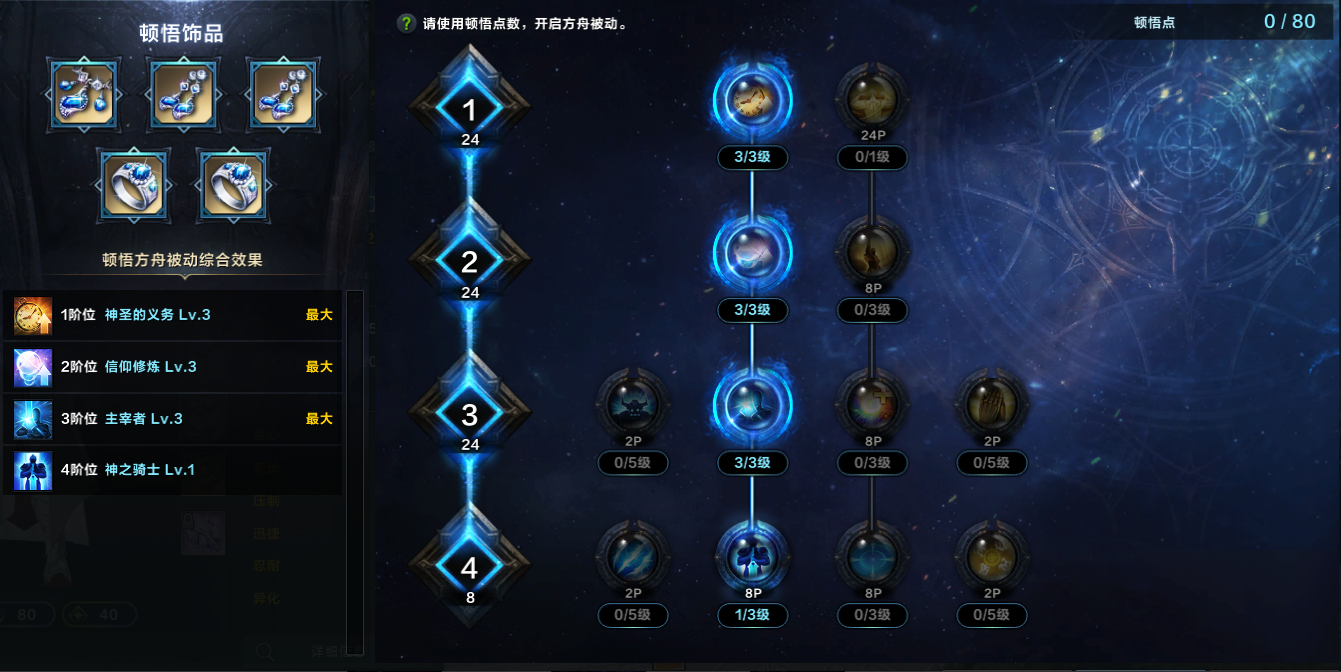Select the tier 2 diamond marker
This screenshot has width=1341, height=672.
(x=470, y=261)
